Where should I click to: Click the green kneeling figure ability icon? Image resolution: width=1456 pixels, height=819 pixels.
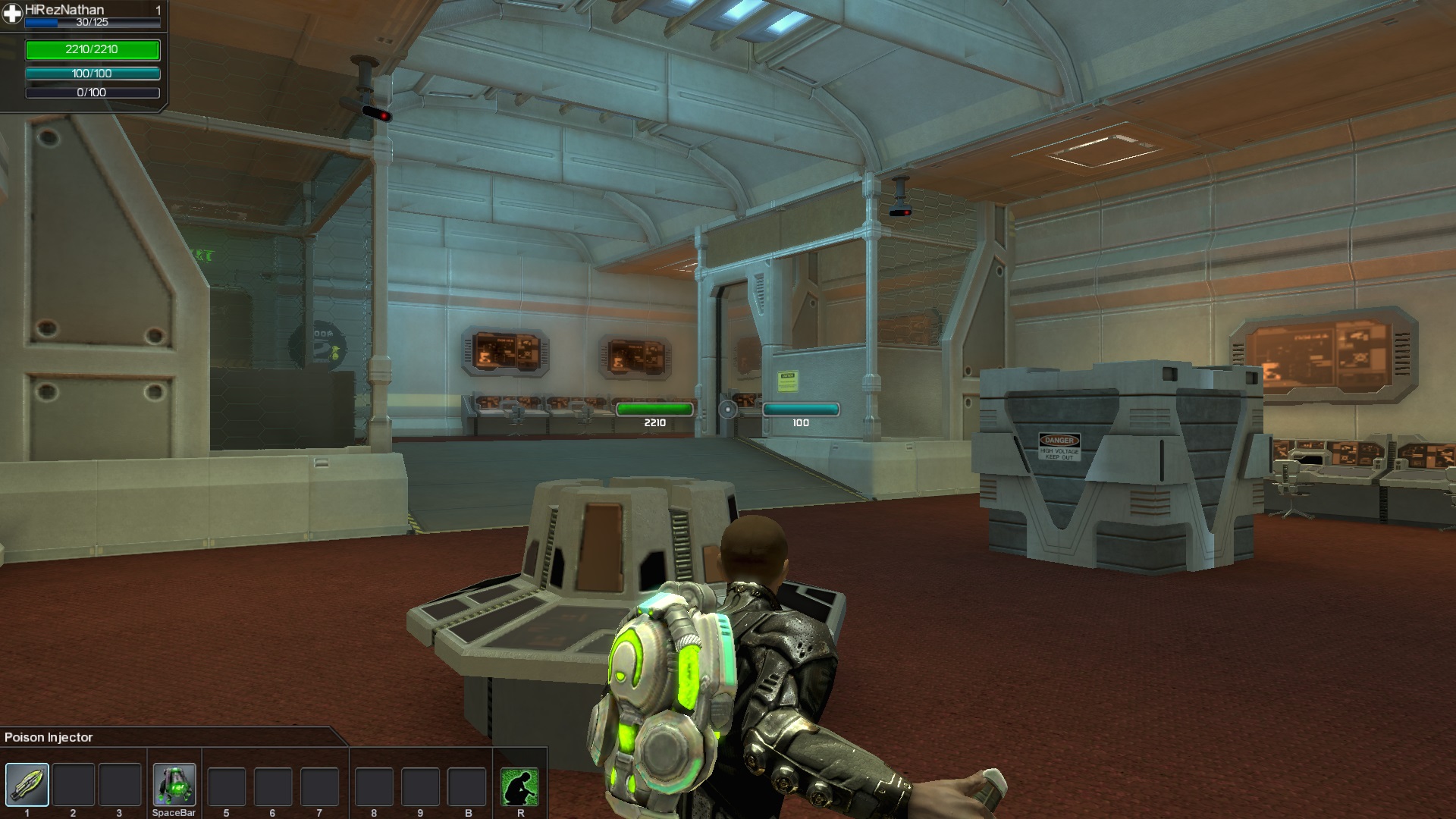[x=519, y=786]
